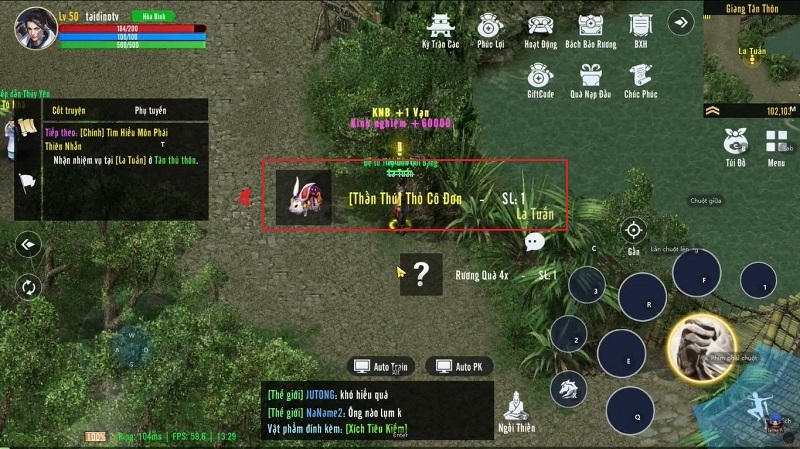Open the Kỳ Trân Các shop
The image size is (800, 449).
tap(440, 28)
